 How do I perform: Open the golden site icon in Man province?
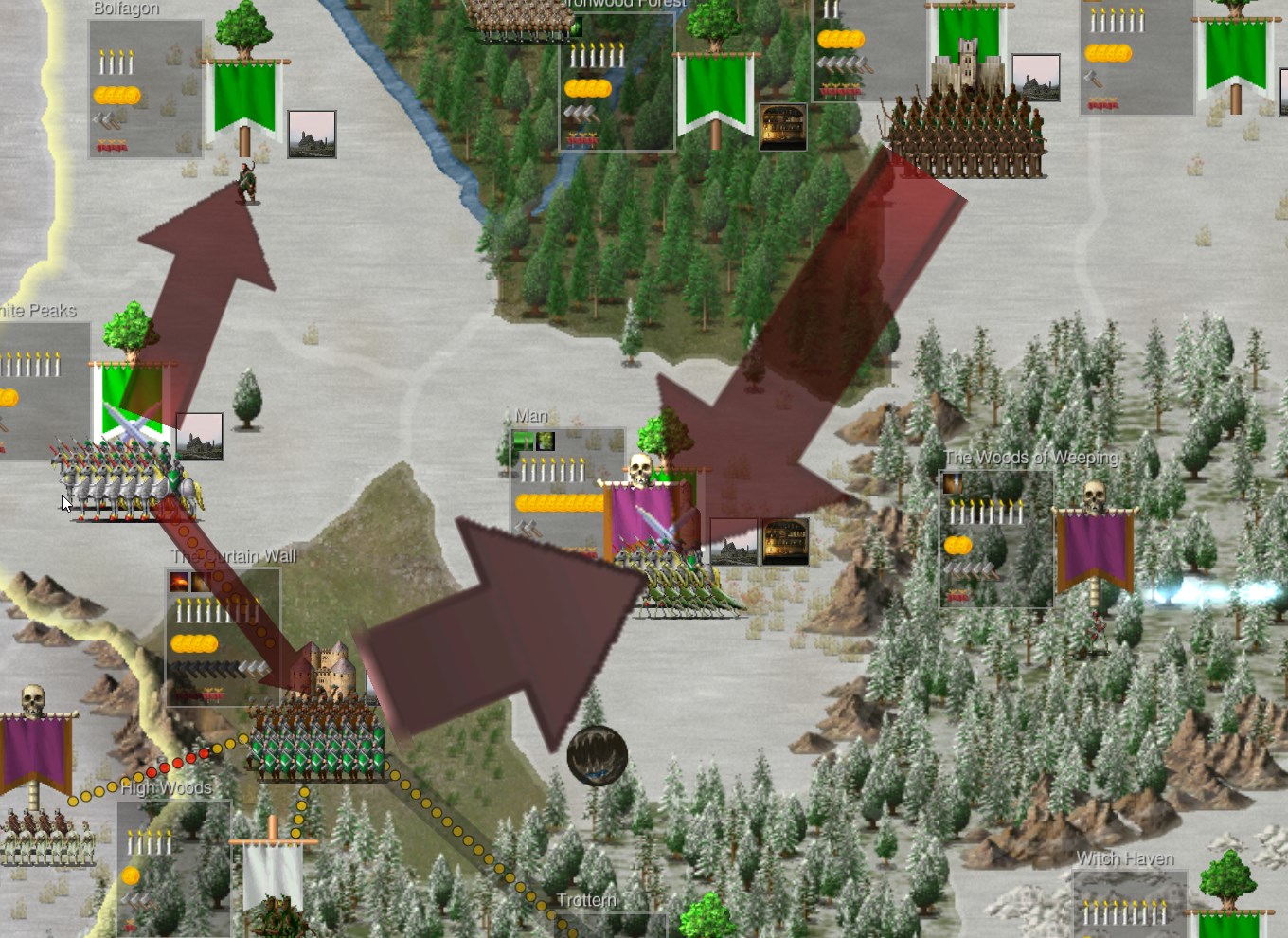pyautogui.click(x=785, y=542)
